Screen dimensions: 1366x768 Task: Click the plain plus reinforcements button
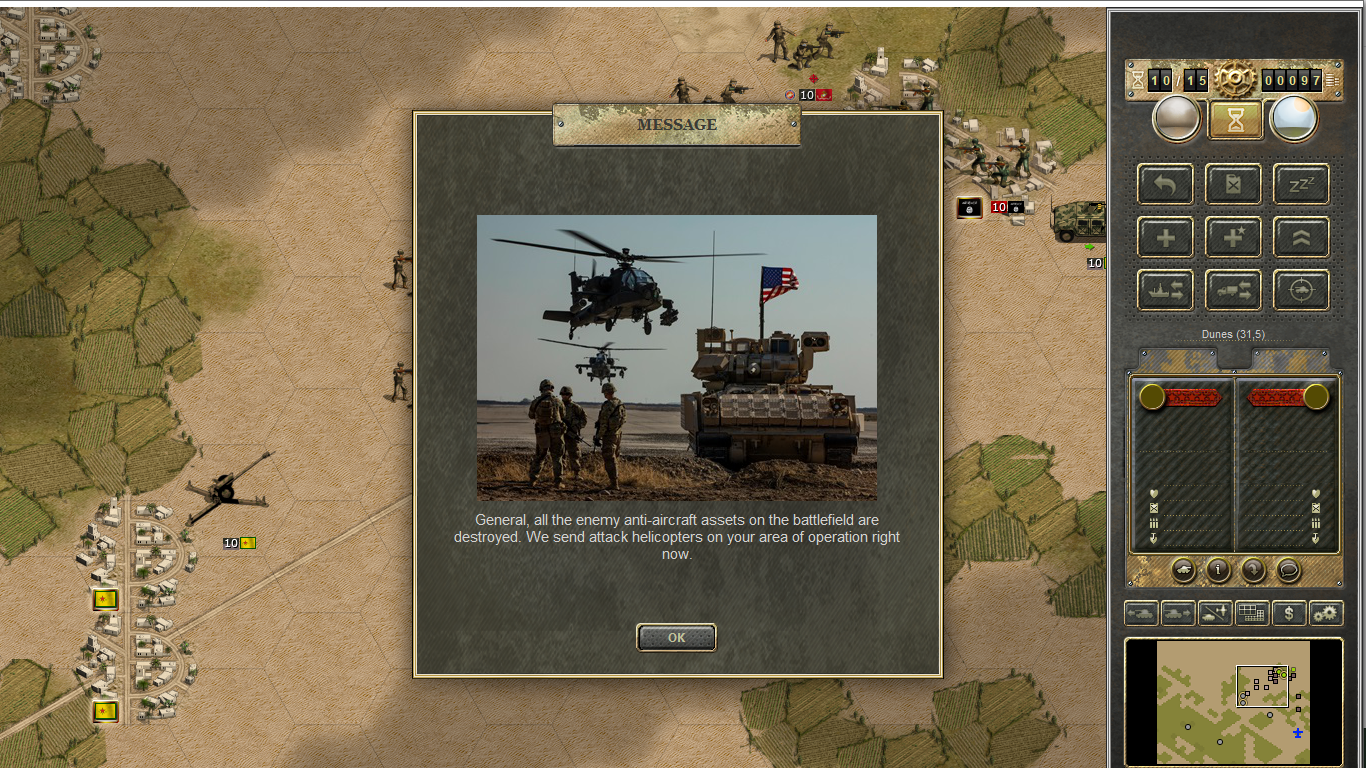pos(1165,238)
